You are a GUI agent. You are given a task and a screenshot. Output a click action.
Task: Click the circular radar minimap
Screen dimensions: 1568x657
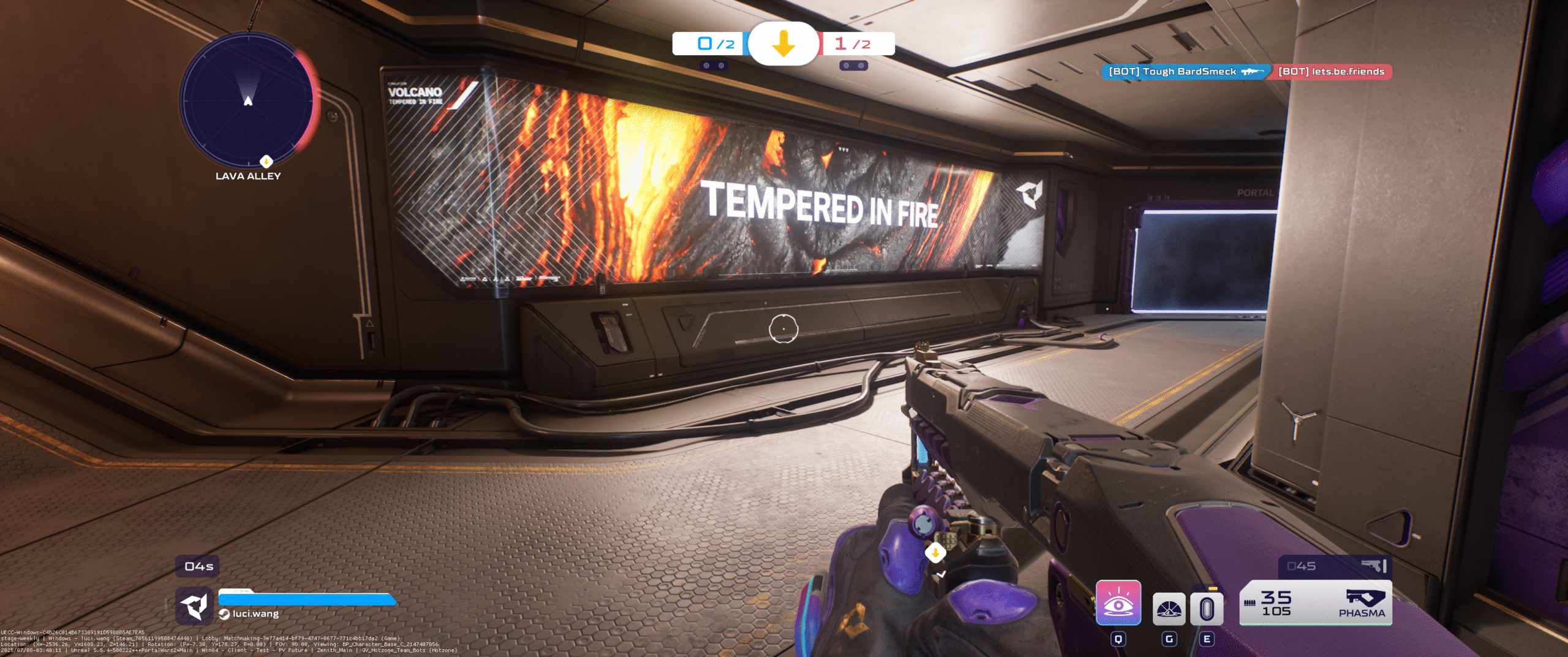click(248, 100)
